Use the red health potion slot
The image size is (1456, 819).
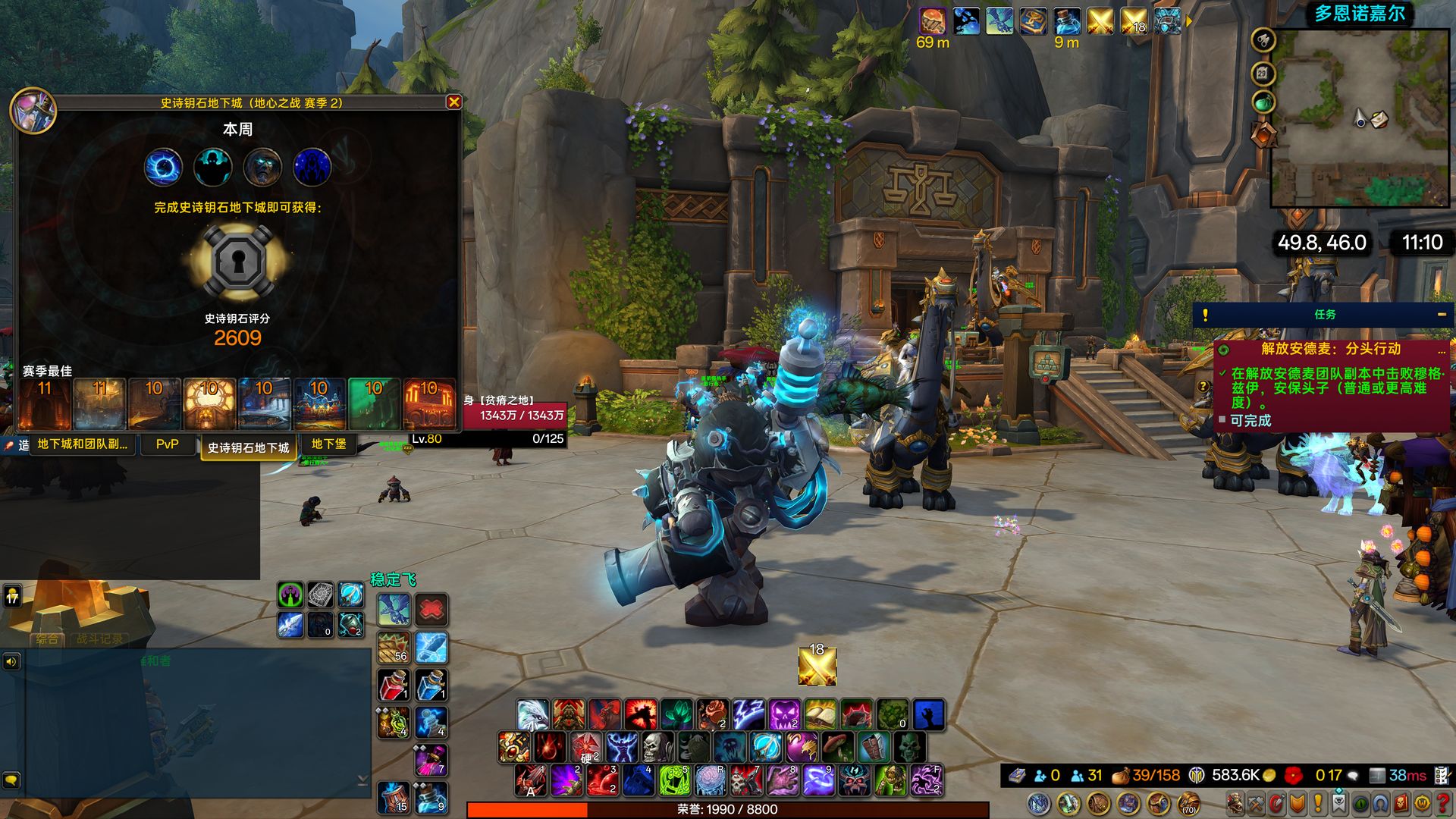pos(394,686)
